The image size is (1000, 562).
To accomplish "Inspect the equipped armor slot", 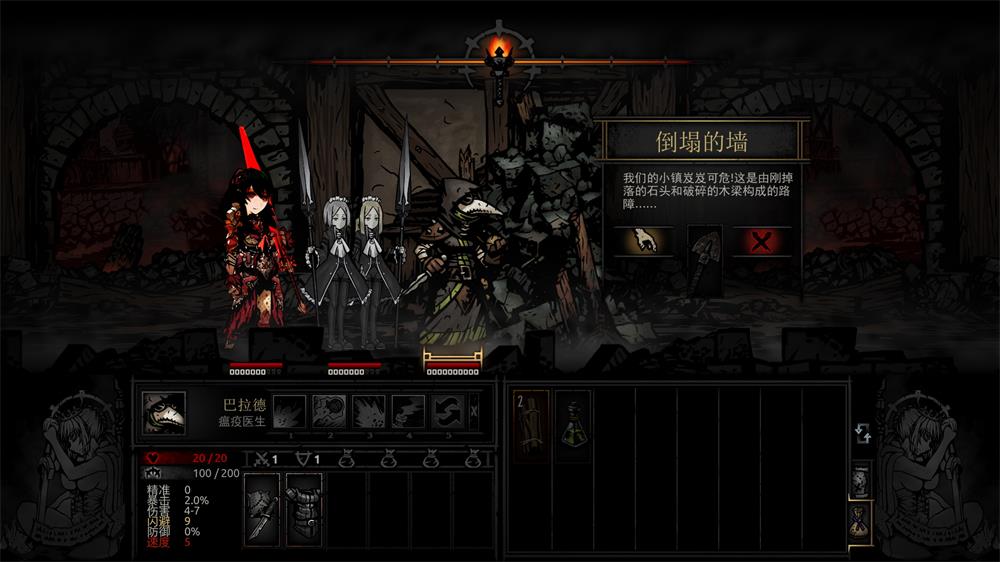I will click(x=304, y=508).
